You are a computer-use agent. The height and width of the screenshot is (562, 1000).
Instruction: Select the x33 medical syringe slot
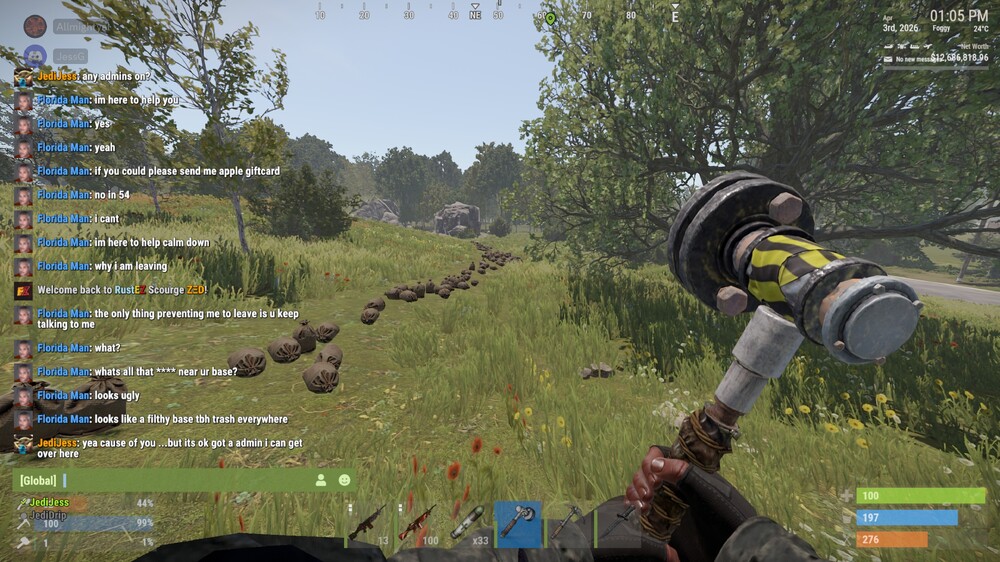point(468,523)
